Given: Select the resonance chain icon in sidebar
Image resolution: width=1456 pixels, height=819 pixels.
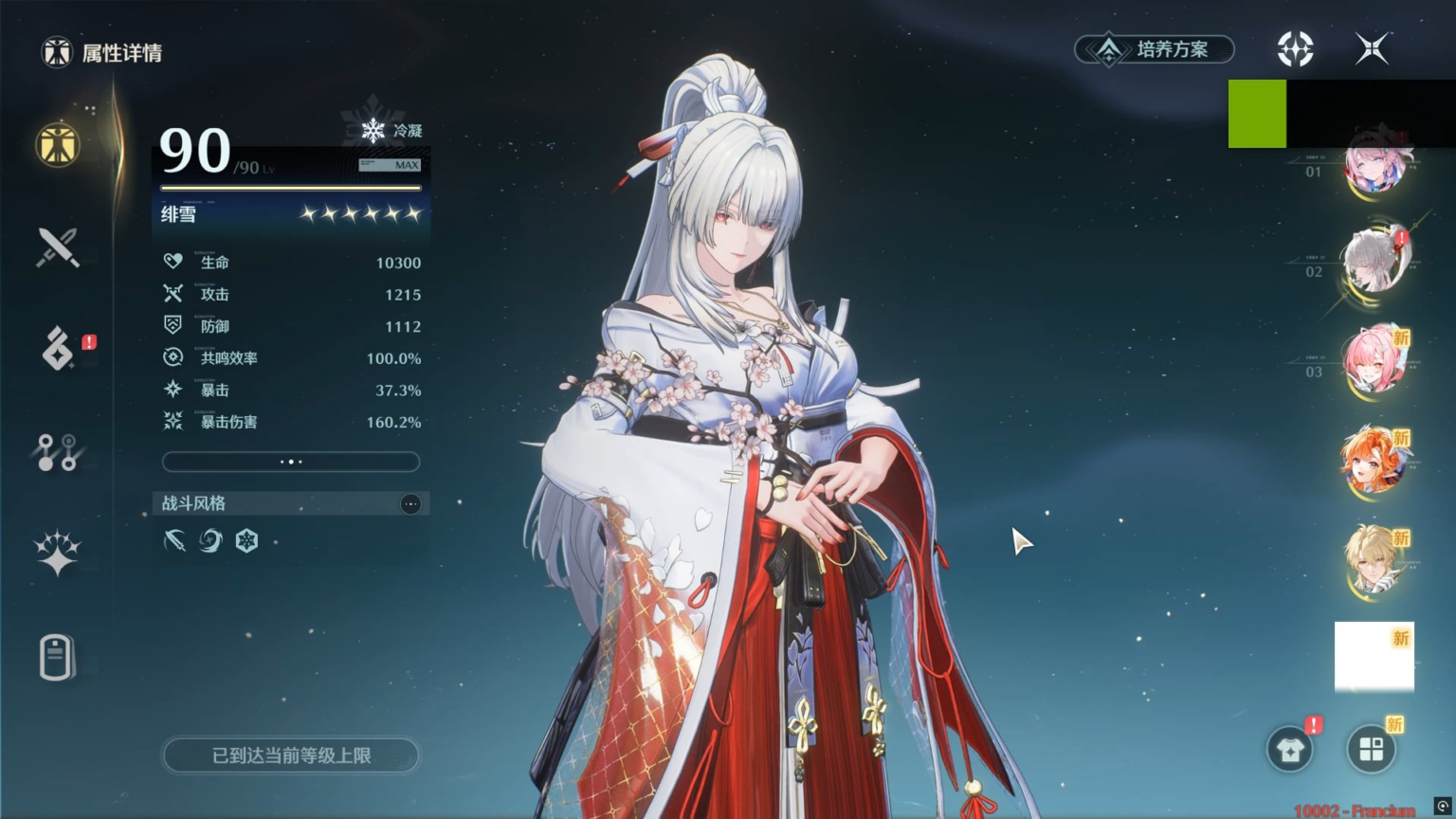Looking at the screenshot, I should point(55,453).
